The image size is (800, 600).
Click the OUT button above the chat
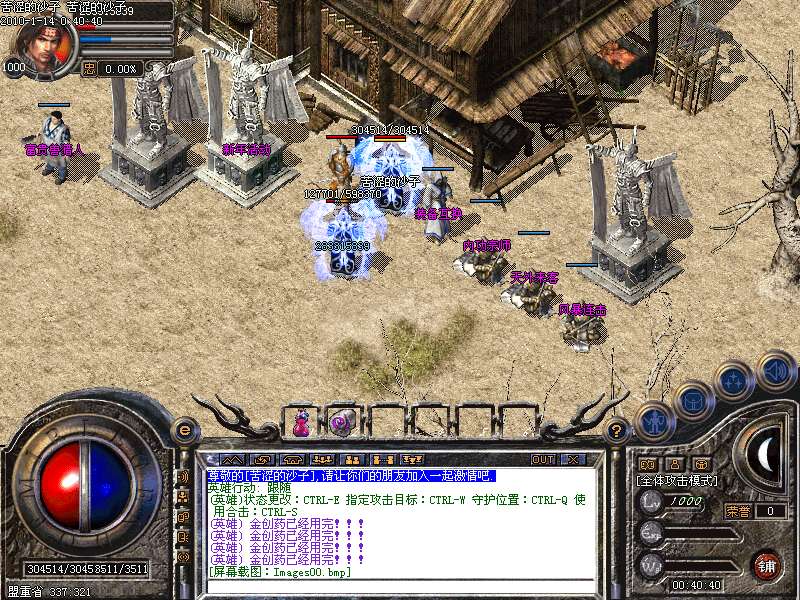tap(543, 460)
